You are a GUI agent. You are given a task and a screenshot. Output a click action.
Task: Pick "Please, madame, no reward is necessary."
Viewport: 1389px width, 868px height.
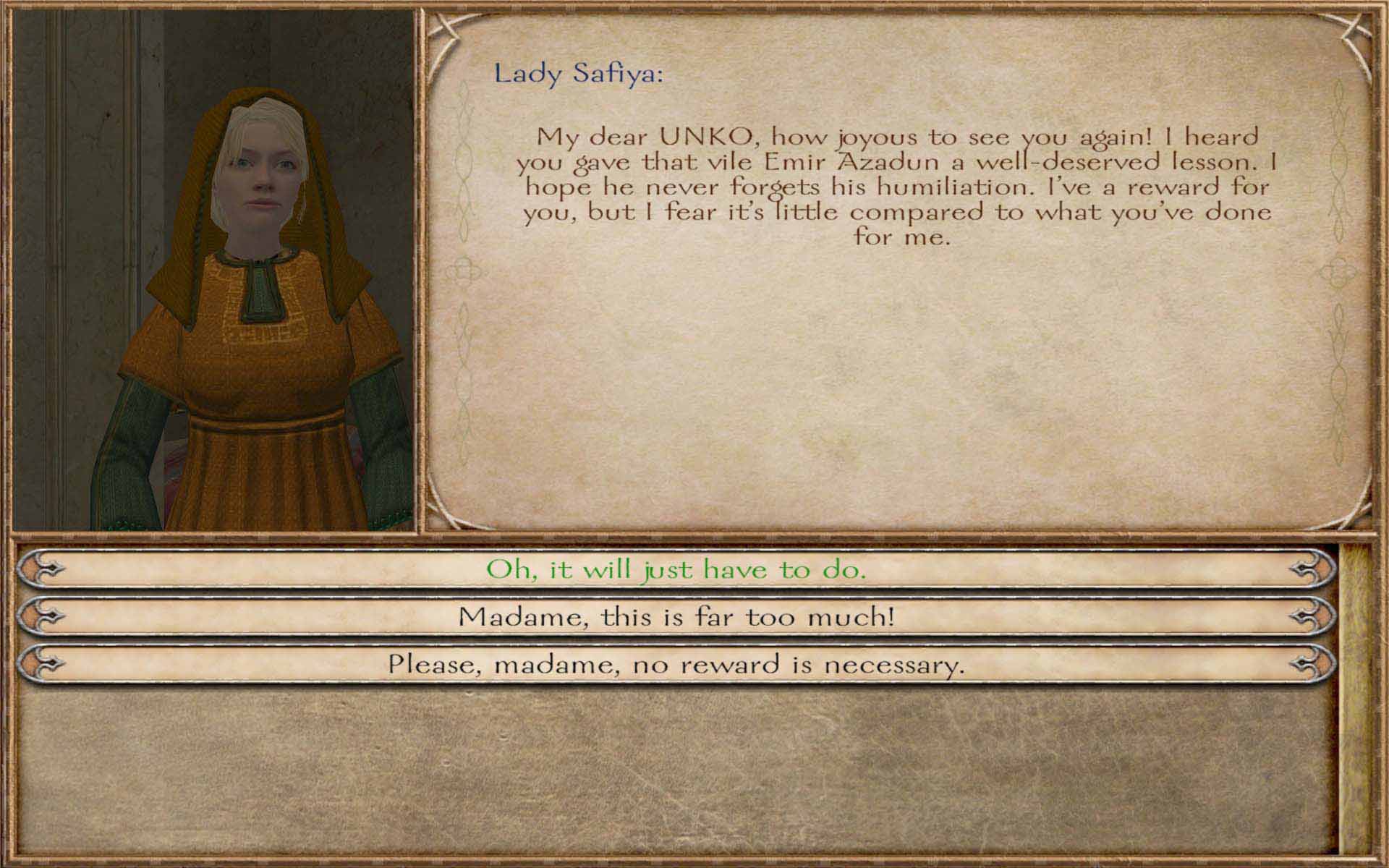676,664
